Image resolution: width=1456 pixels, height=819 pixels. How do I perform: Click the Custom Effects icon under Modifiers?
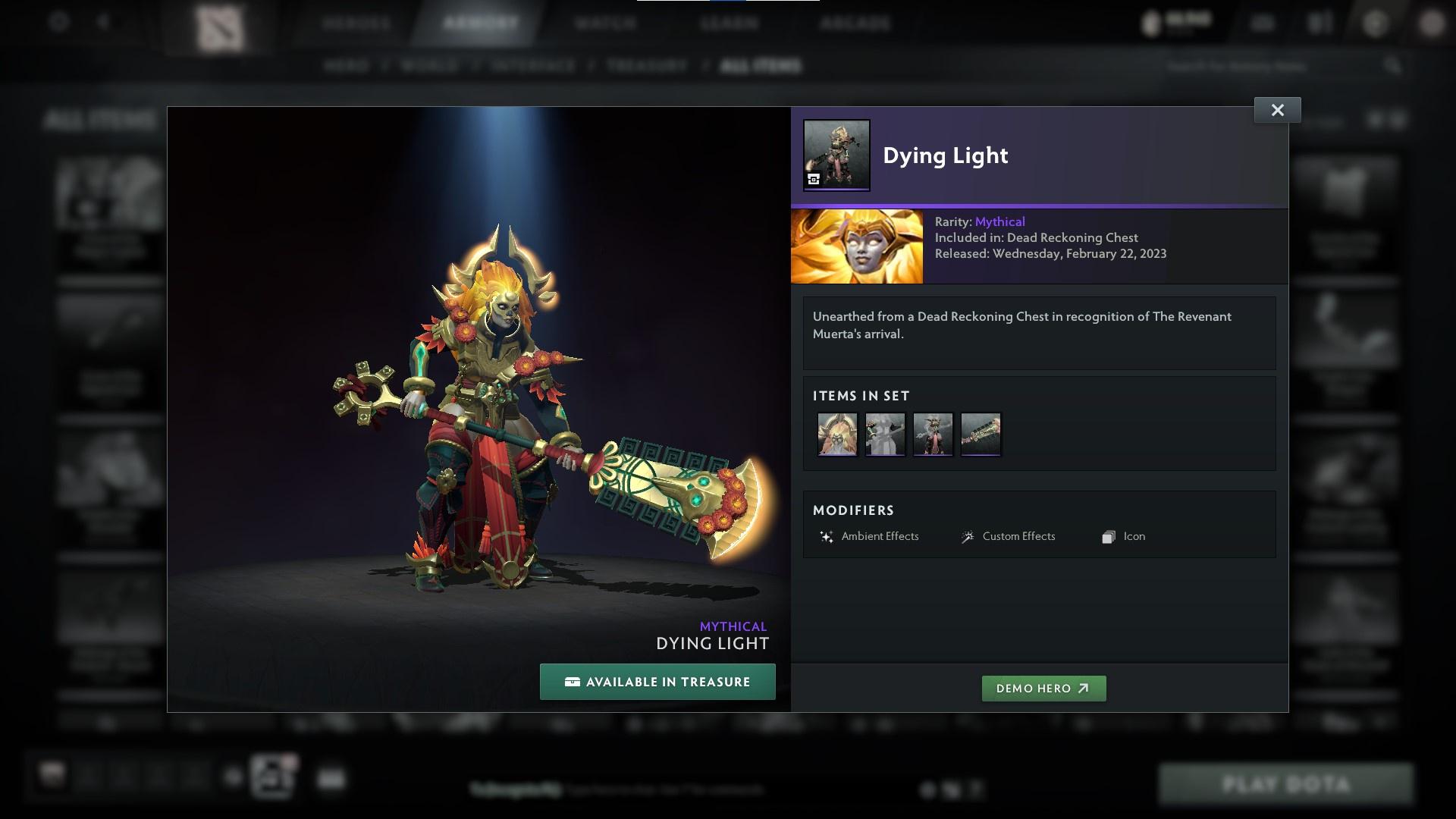coord(966,536)
